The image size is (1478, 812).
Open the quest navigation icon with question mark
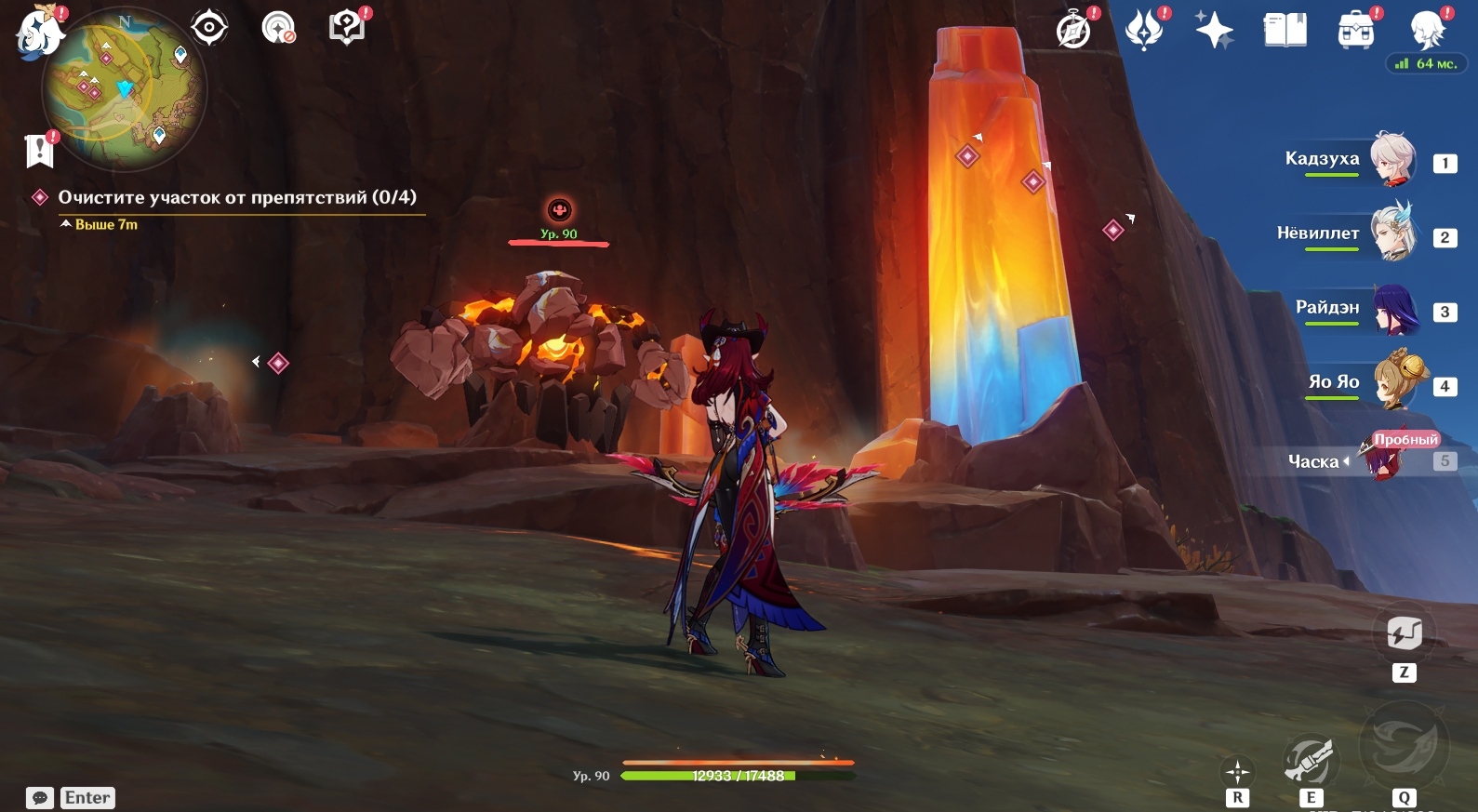[x=347, y=27]
